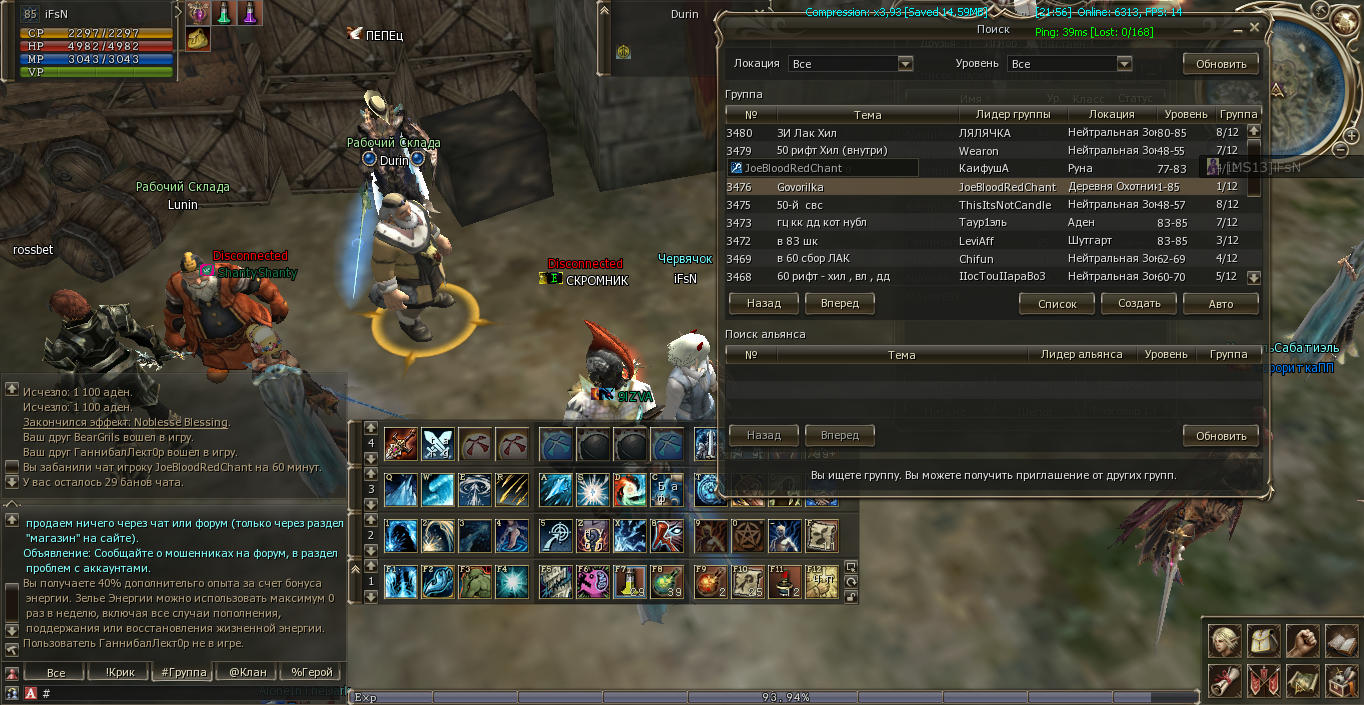Open the Список list button
Screen dimensions: 1364x705
tap(1057, 303)
